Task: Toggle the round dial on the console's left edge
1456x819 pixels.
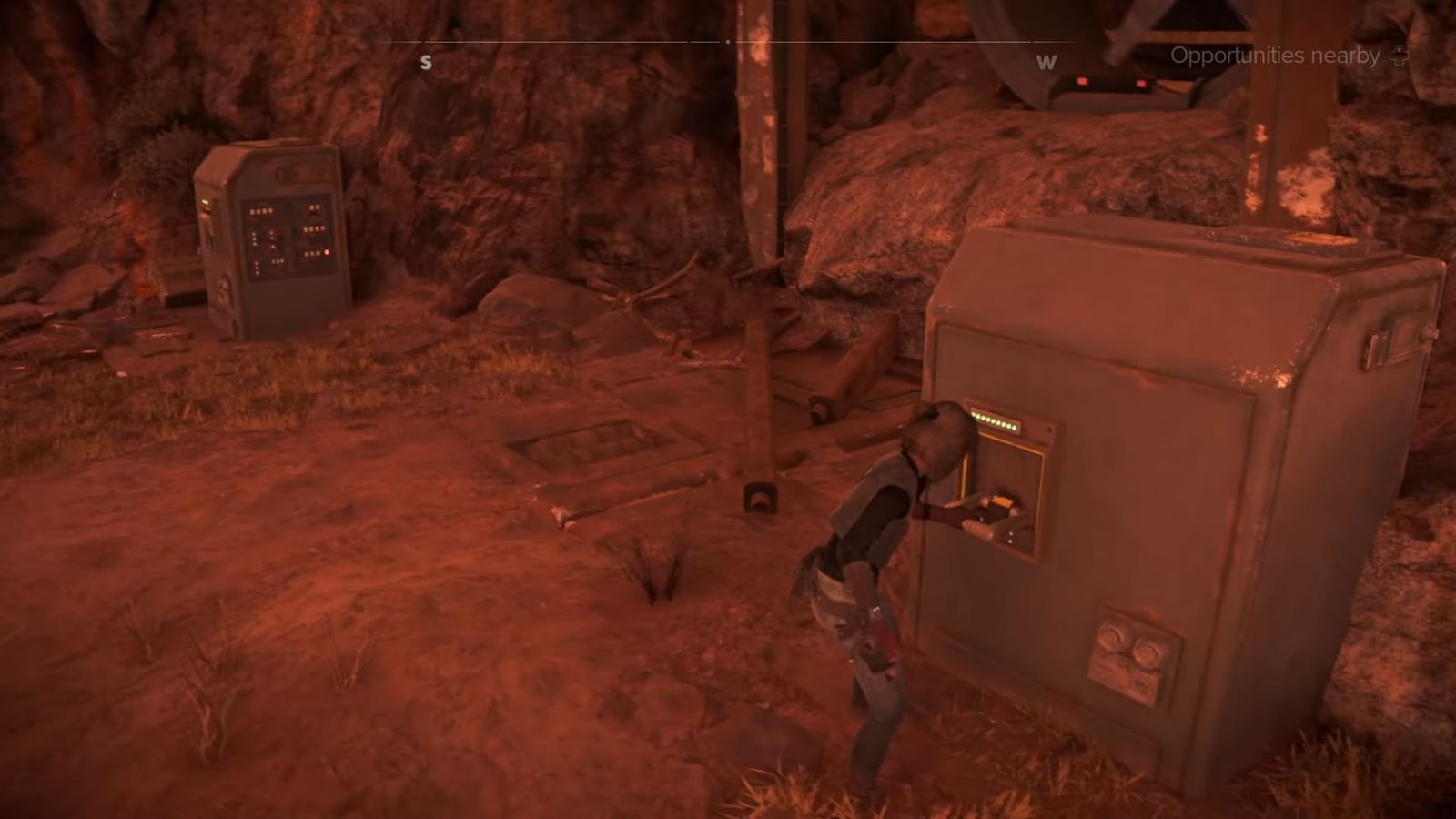Action: [222, 286]
